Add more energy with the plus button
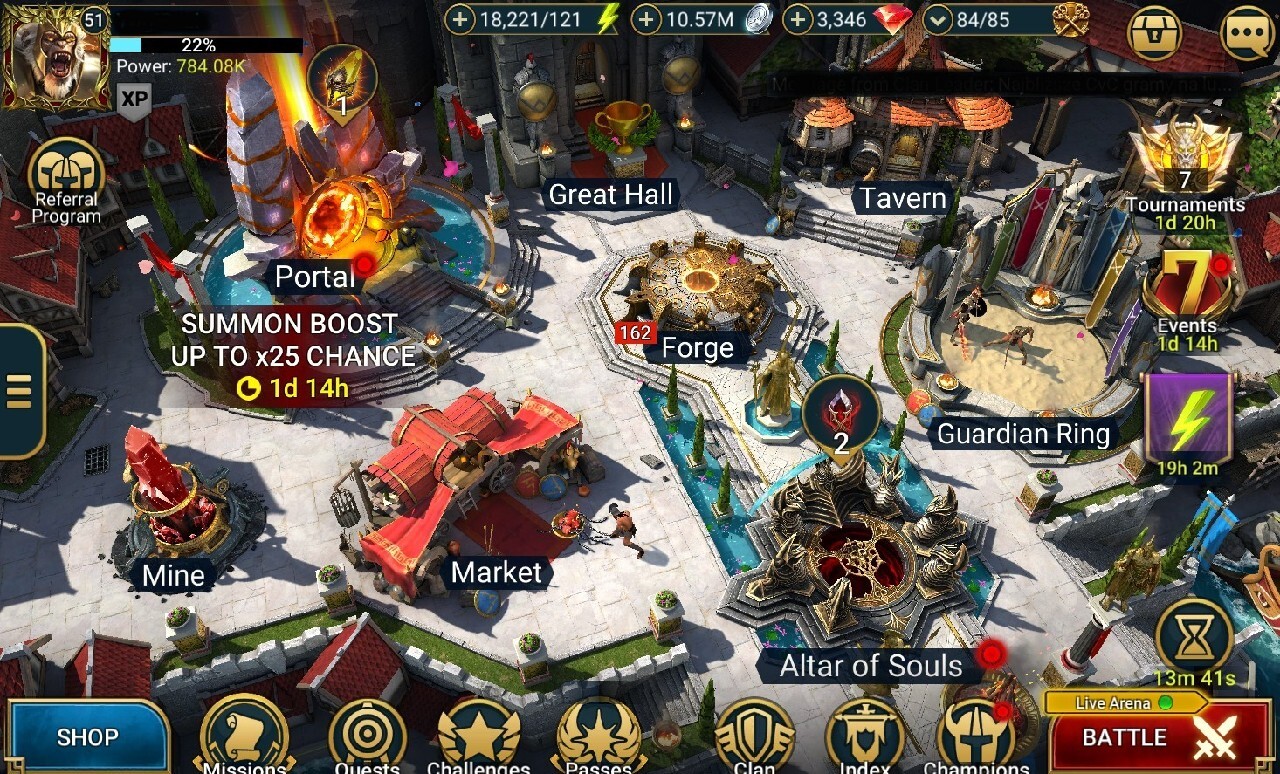Viewport: 1280px width, 774px height. click(x=459, y=19)
